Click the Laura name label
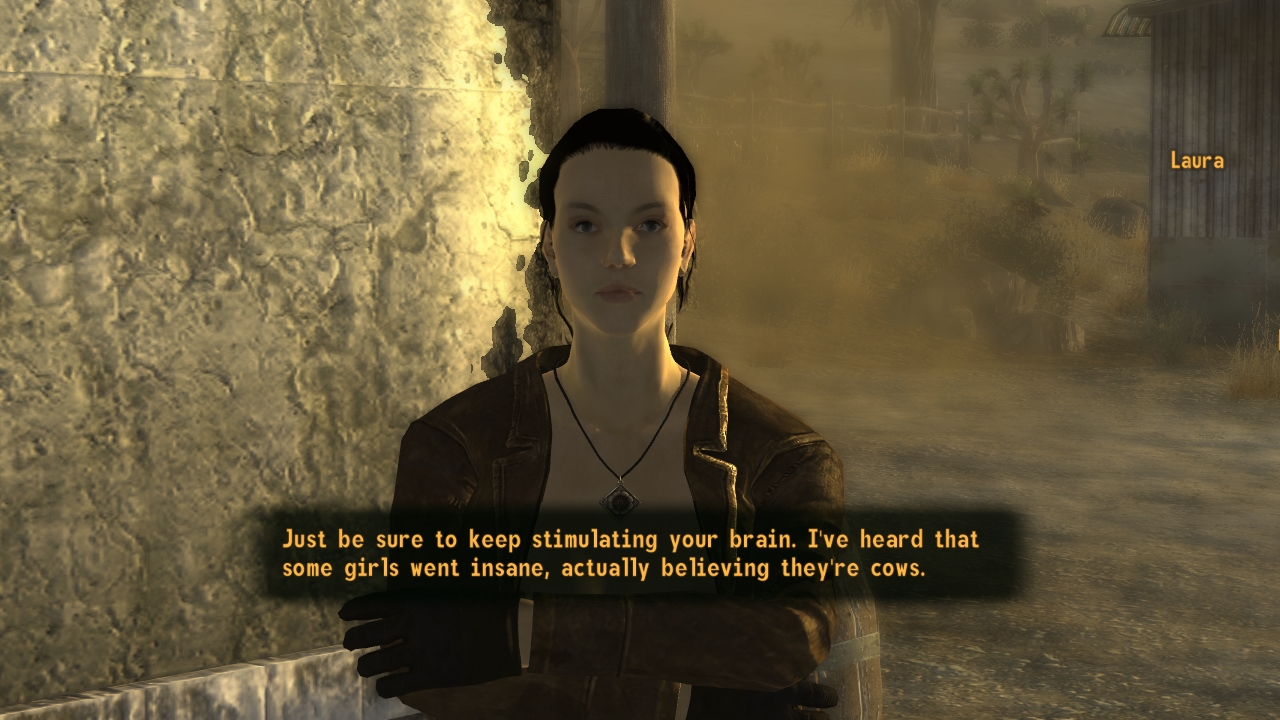The width and height of the screenshot is (1280, 720). click(x=1200, y=160)
